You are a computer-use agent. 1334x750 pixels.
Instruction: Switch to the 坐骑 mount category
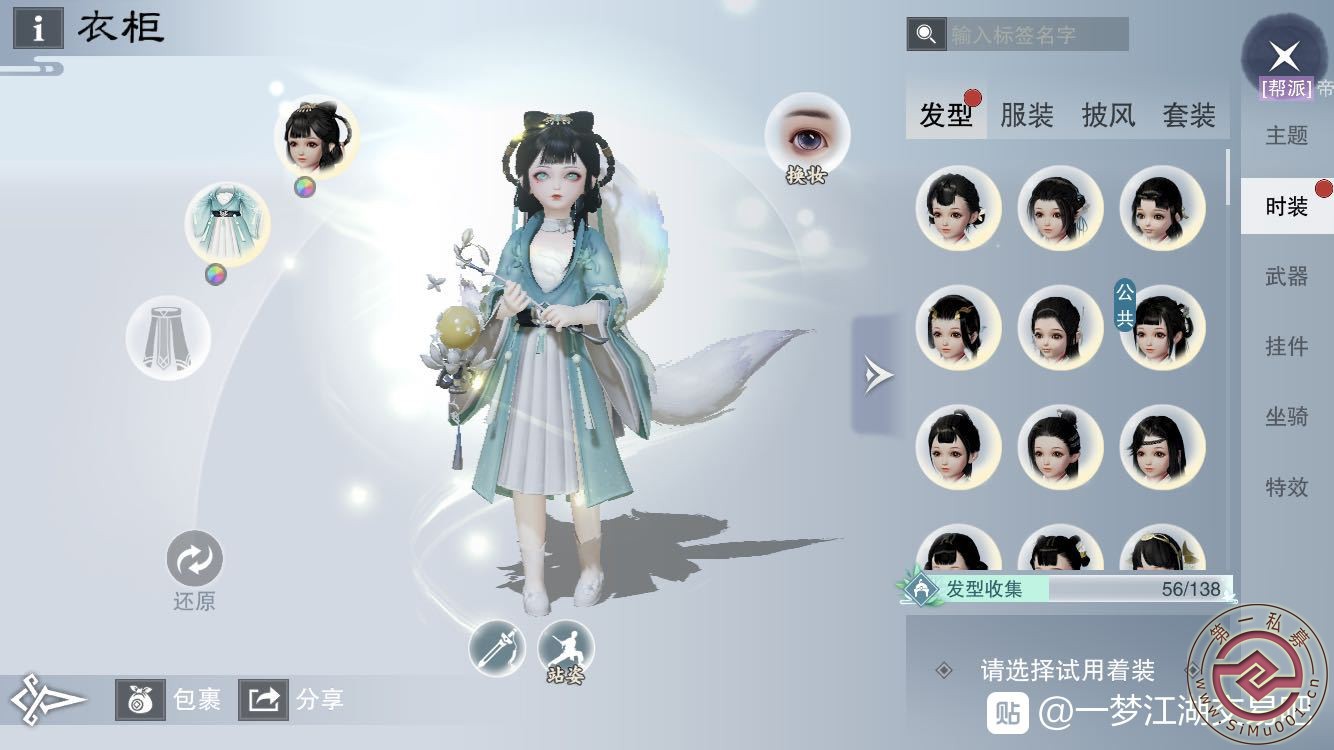(x=1286, y=416)
